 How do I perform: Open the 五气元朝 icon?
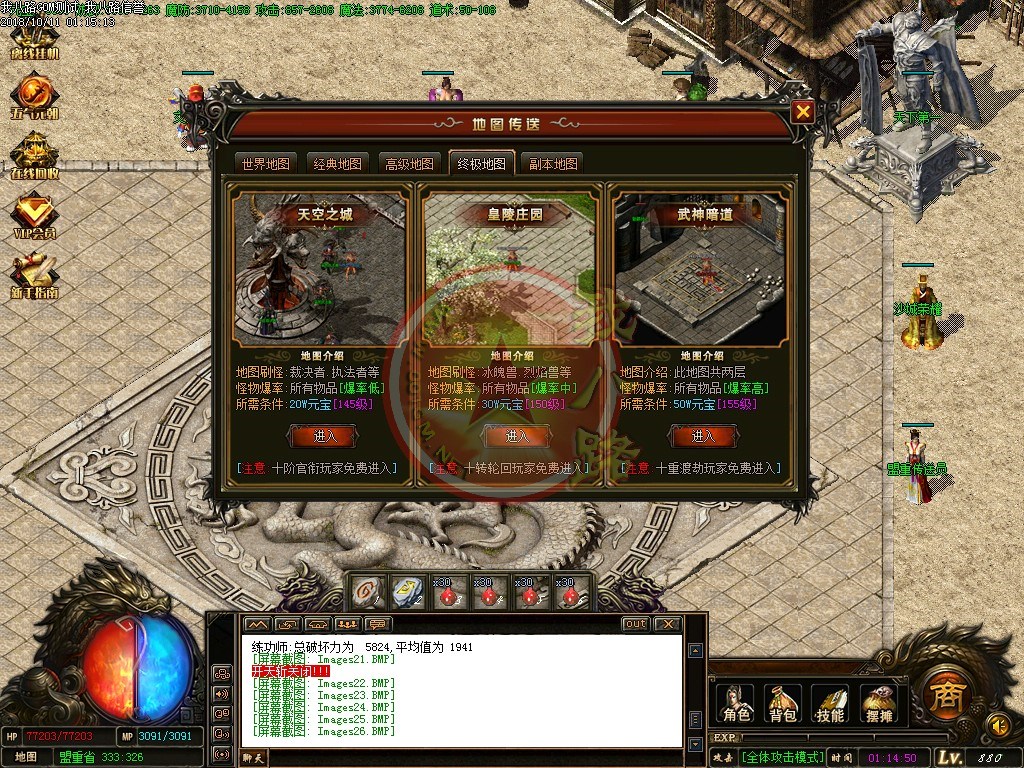tap(34, 96)
